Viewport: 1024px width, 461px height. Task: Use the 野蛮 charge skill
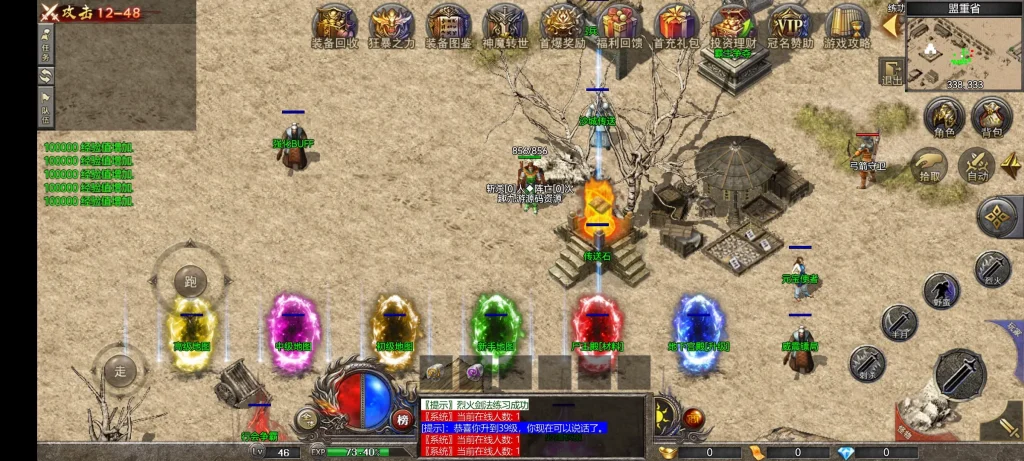click(x=941, y=291)
